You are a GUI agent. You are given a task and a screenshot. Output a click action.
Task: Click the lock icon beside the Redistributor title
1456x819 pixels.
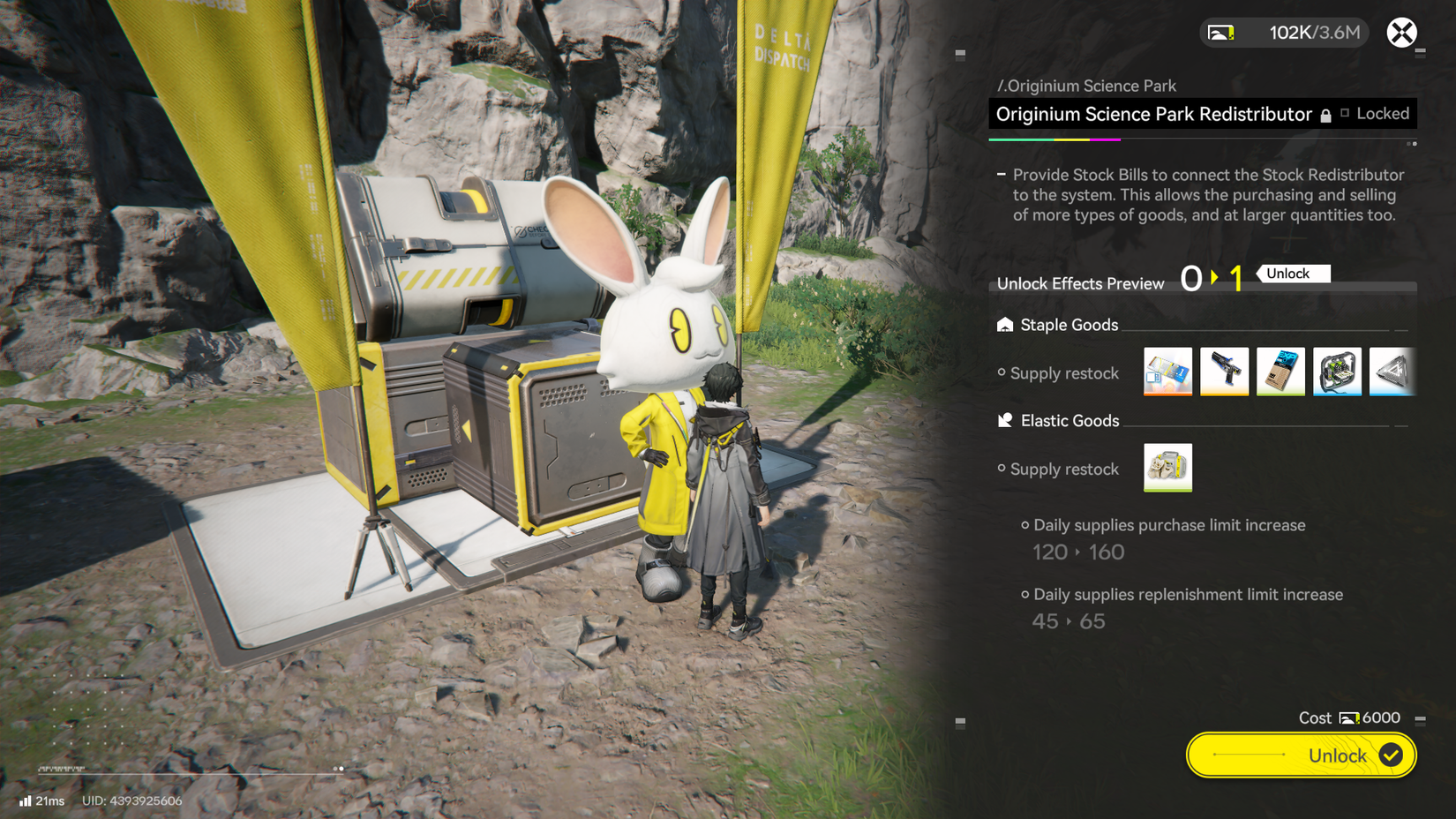1326,114
